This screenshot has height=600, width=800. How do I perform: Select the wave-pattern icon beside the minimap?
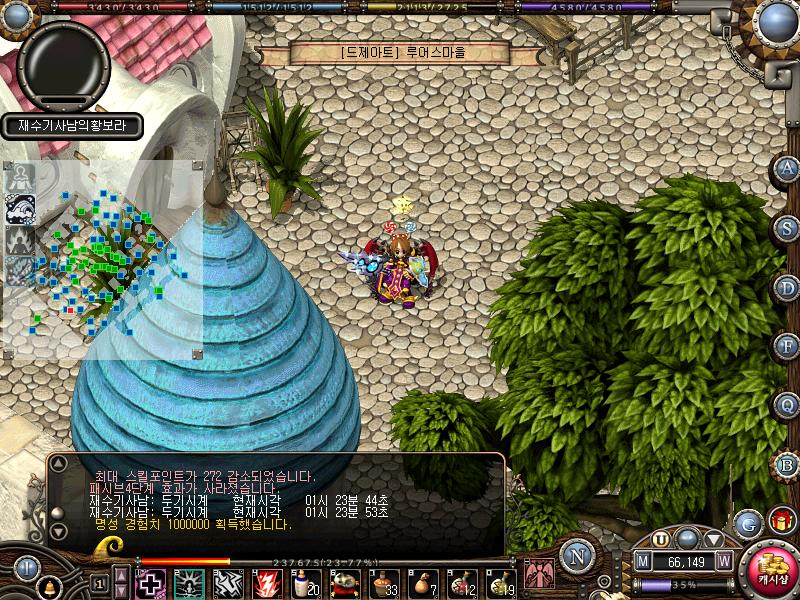21,208
